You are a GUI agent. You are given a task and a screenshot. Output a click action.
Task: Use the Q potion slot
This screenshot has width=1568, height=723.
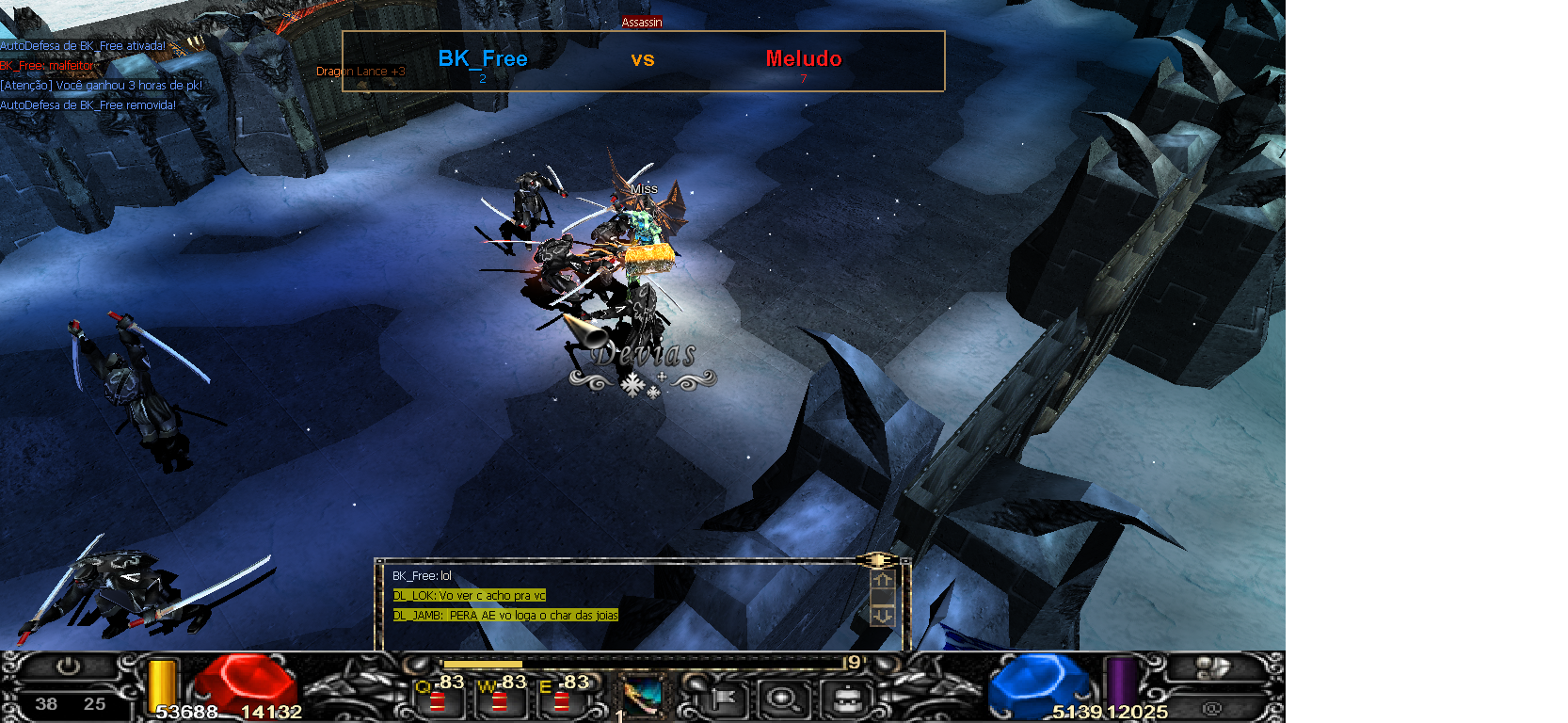438,699
